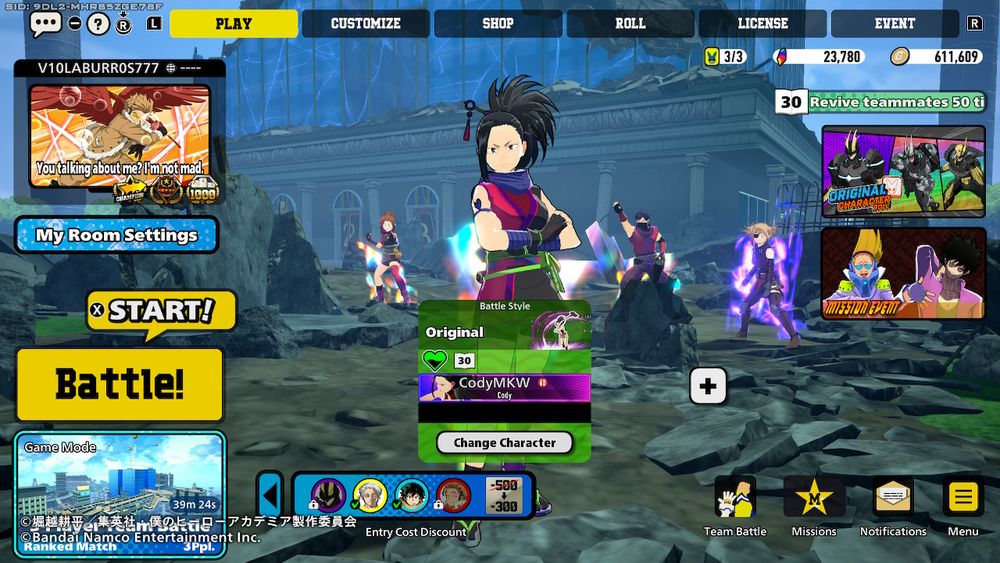Click the Change Character button
Viewport: 1000px width, 563px height.
click(504, 443)
